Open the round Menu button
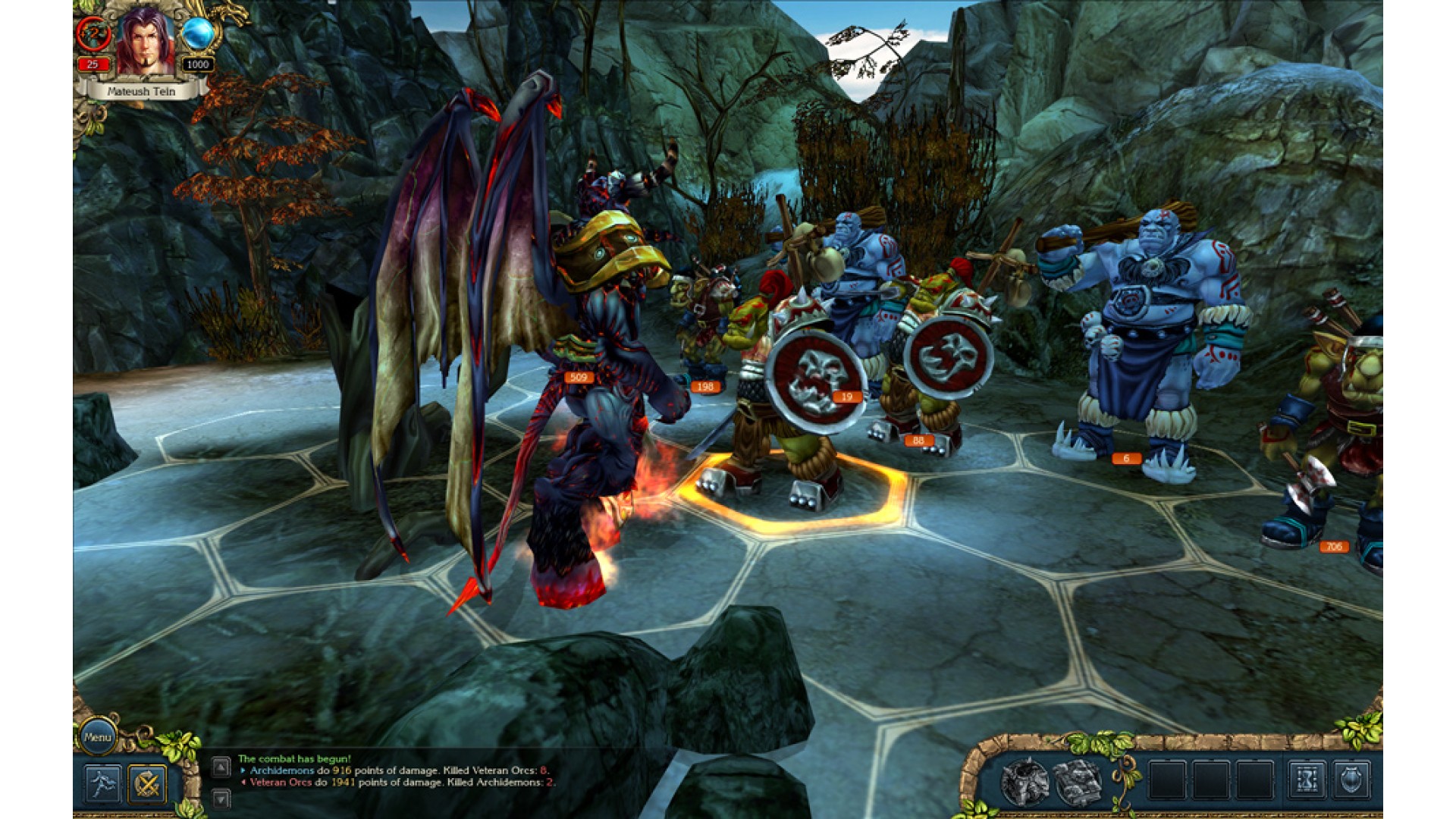Image resolution: width=1456 pixels, height=819 pixels. point(98,736)
